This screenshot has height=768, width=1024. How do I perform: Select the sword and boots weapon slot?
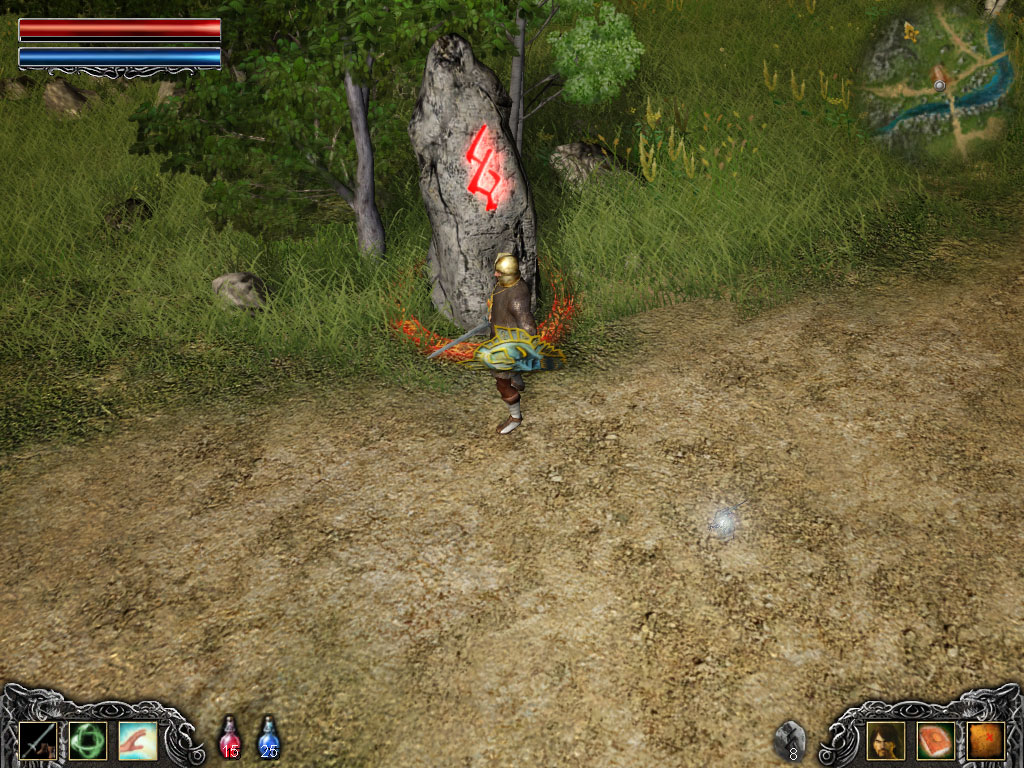tap(36, 740)
